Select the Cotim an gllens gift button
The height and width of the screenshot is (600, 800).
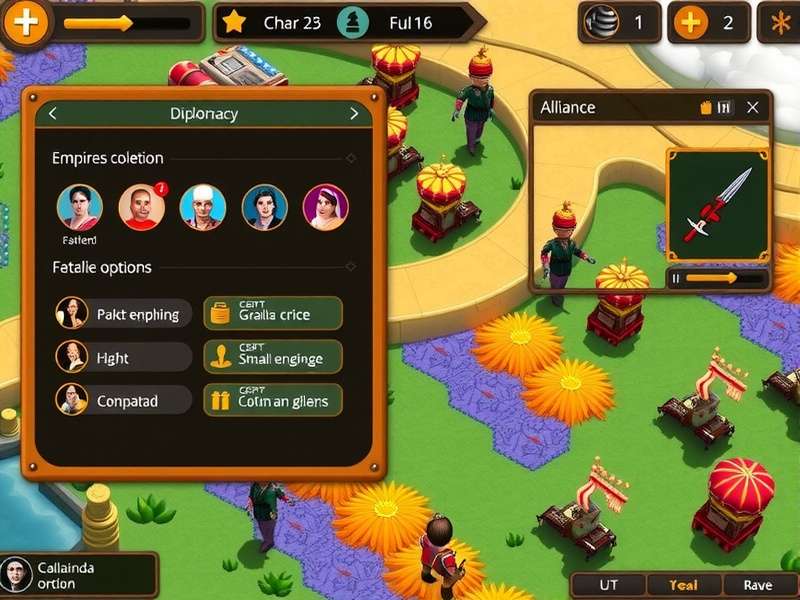273,401
